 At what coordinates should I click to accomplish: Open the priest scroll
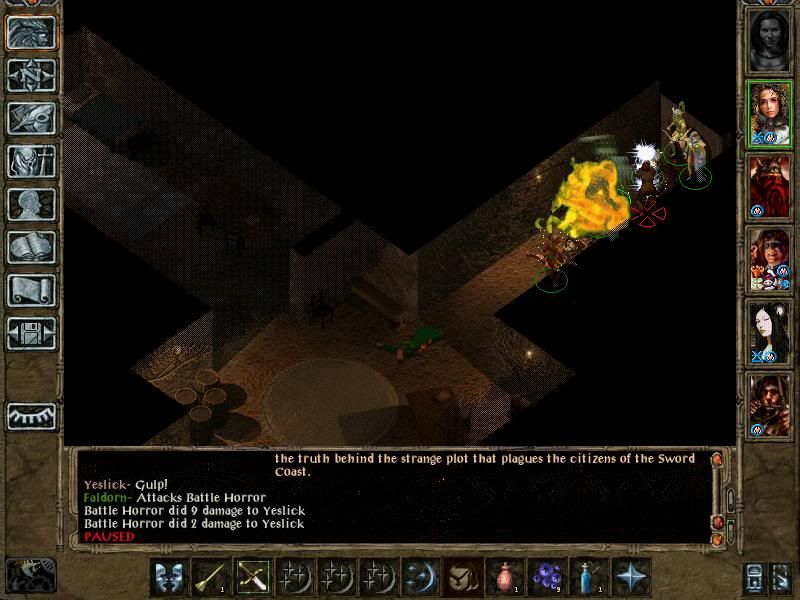[30, 289]
